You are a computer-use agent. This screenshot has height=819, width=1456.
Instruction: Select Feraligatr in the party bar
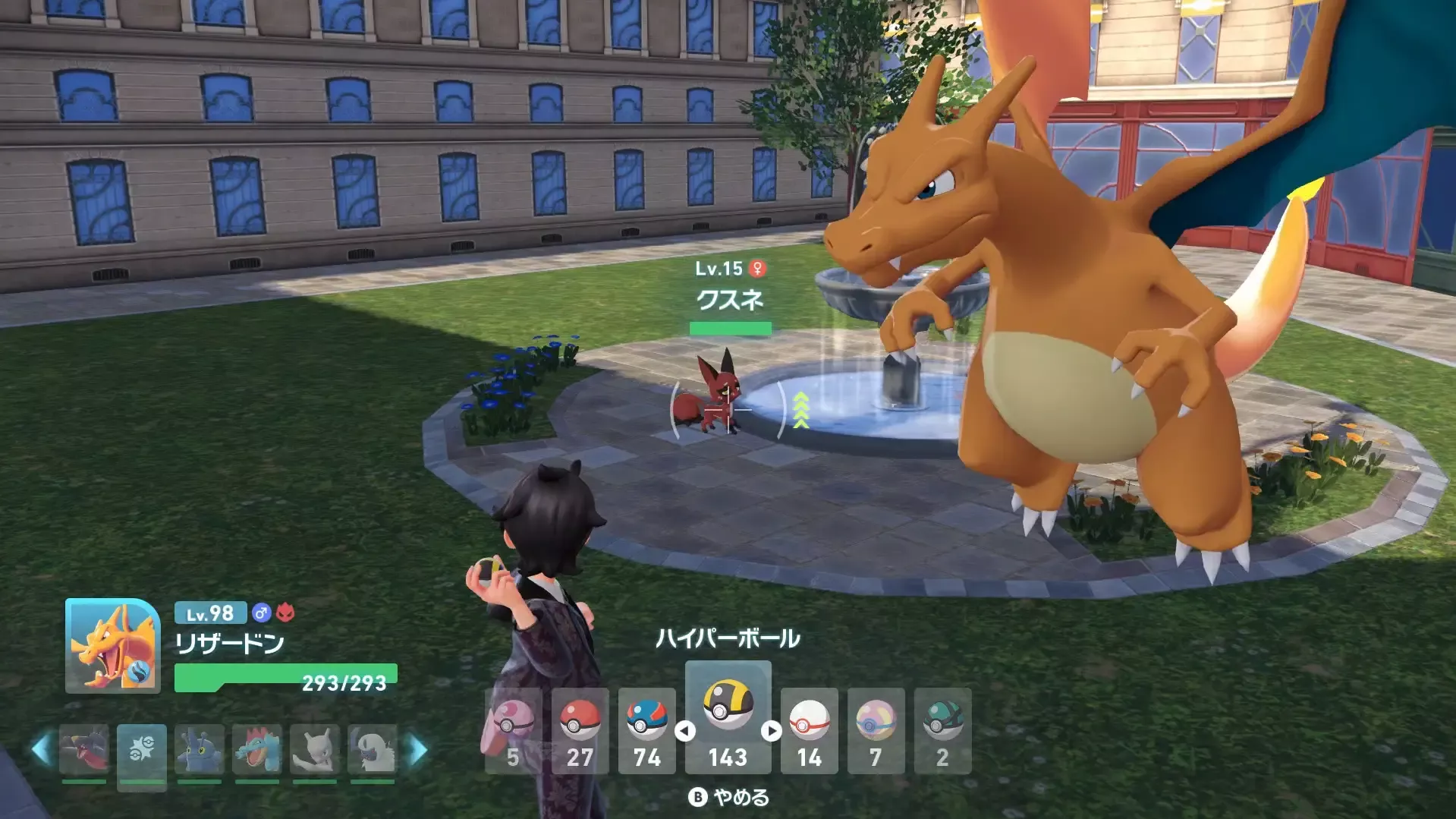[256, 750]
